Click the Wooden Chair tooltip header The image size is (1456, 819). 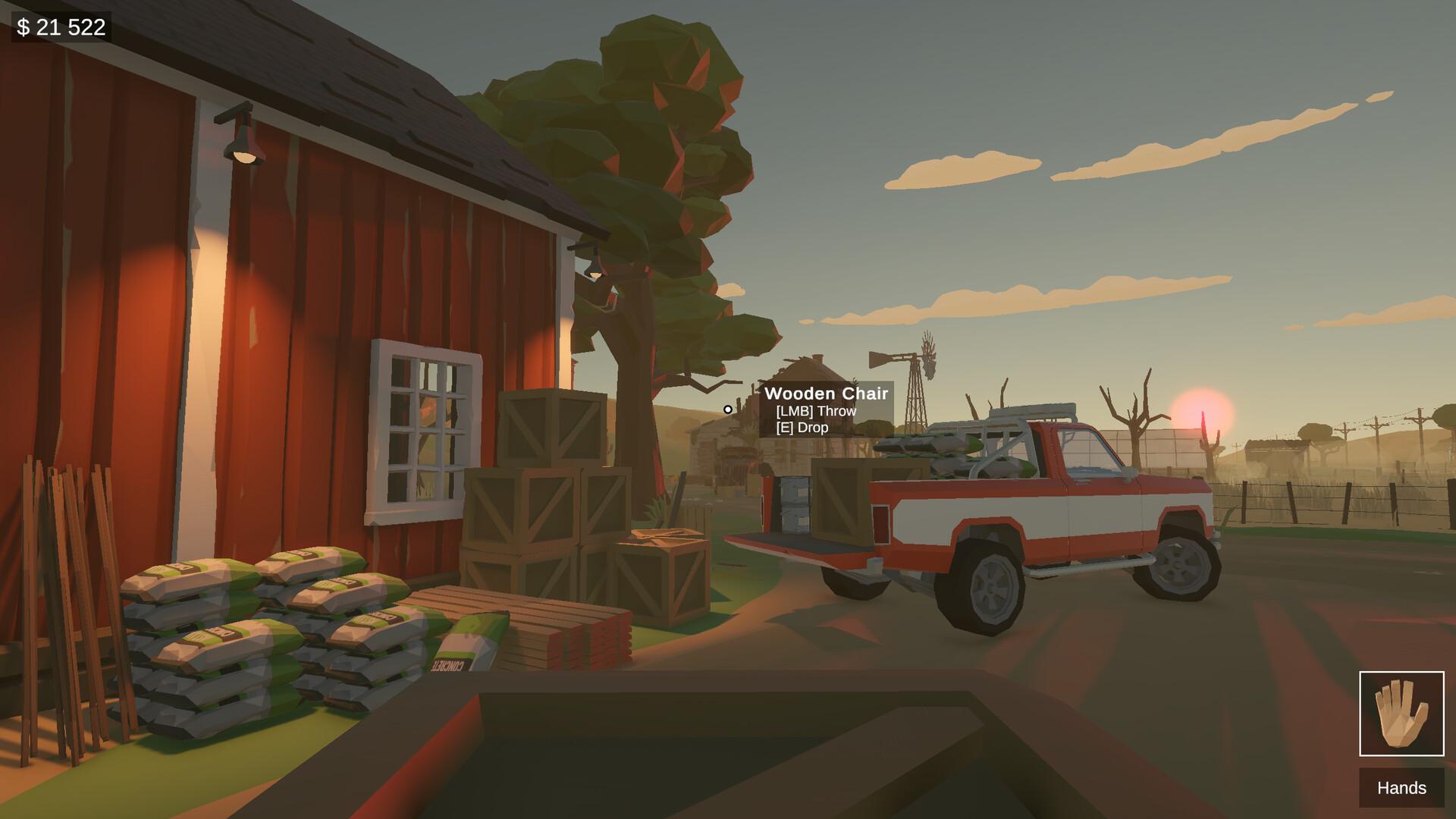click(x=827, y=394)
